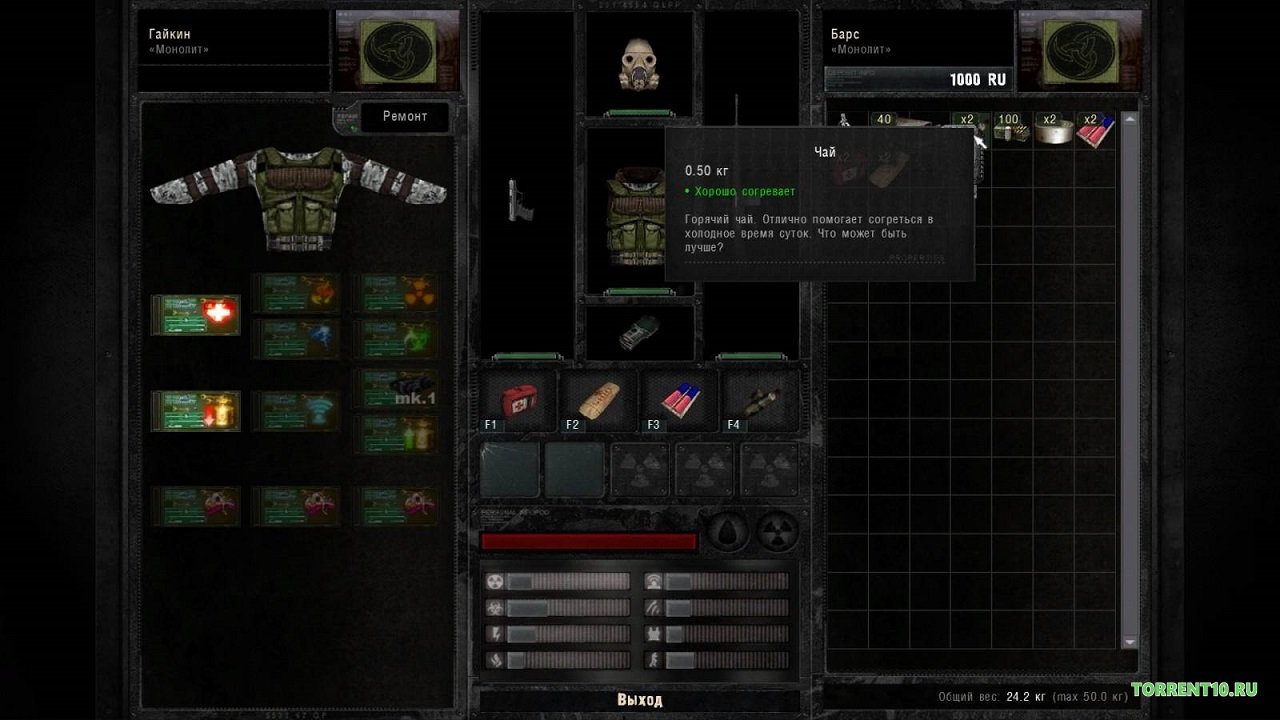1280x720 pixels.
Task: Click the Ремонт repair button
Action: (404, 117)
